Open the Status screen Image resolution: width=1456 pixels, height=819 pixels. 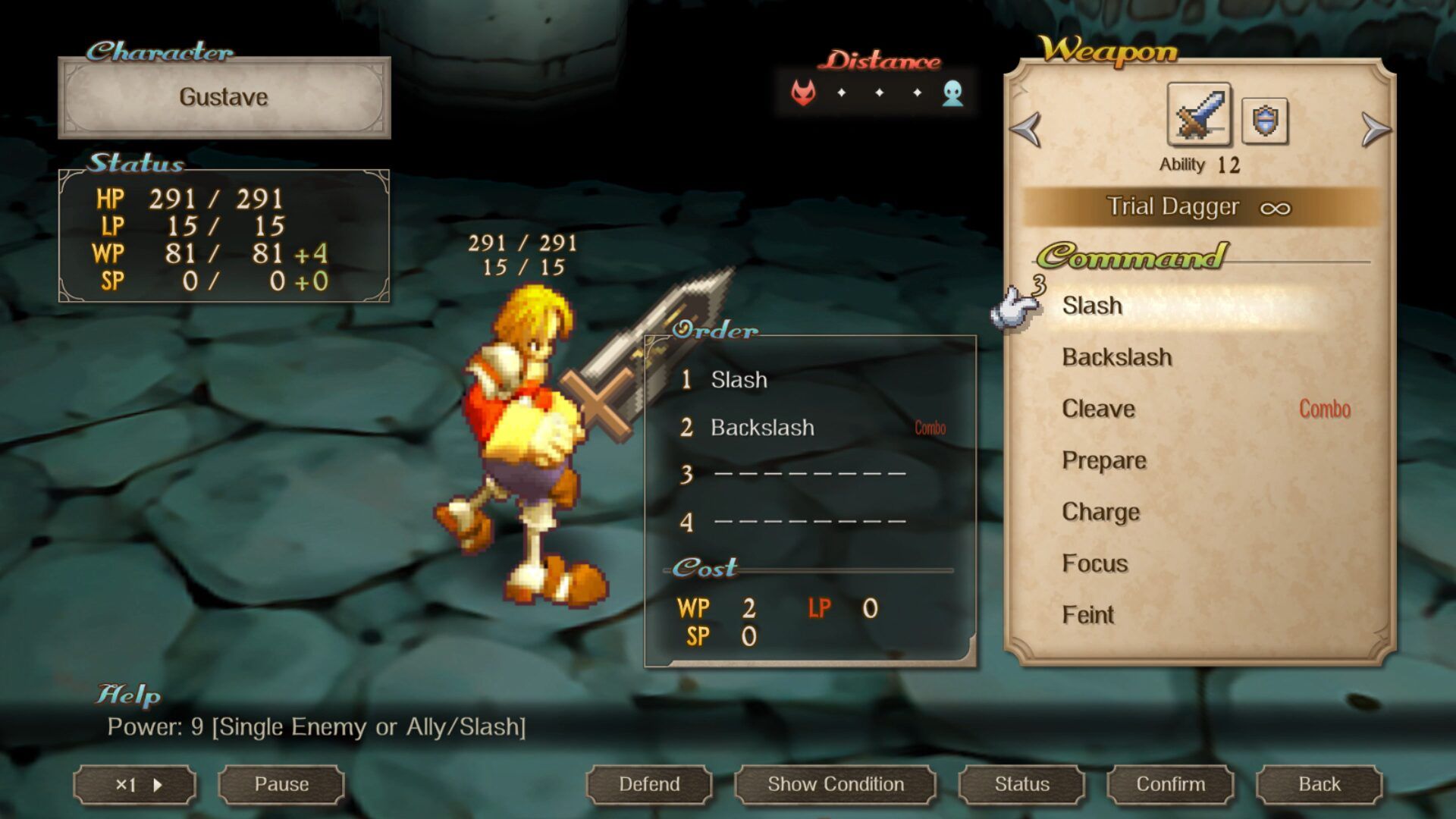(x=1021, y=784)
